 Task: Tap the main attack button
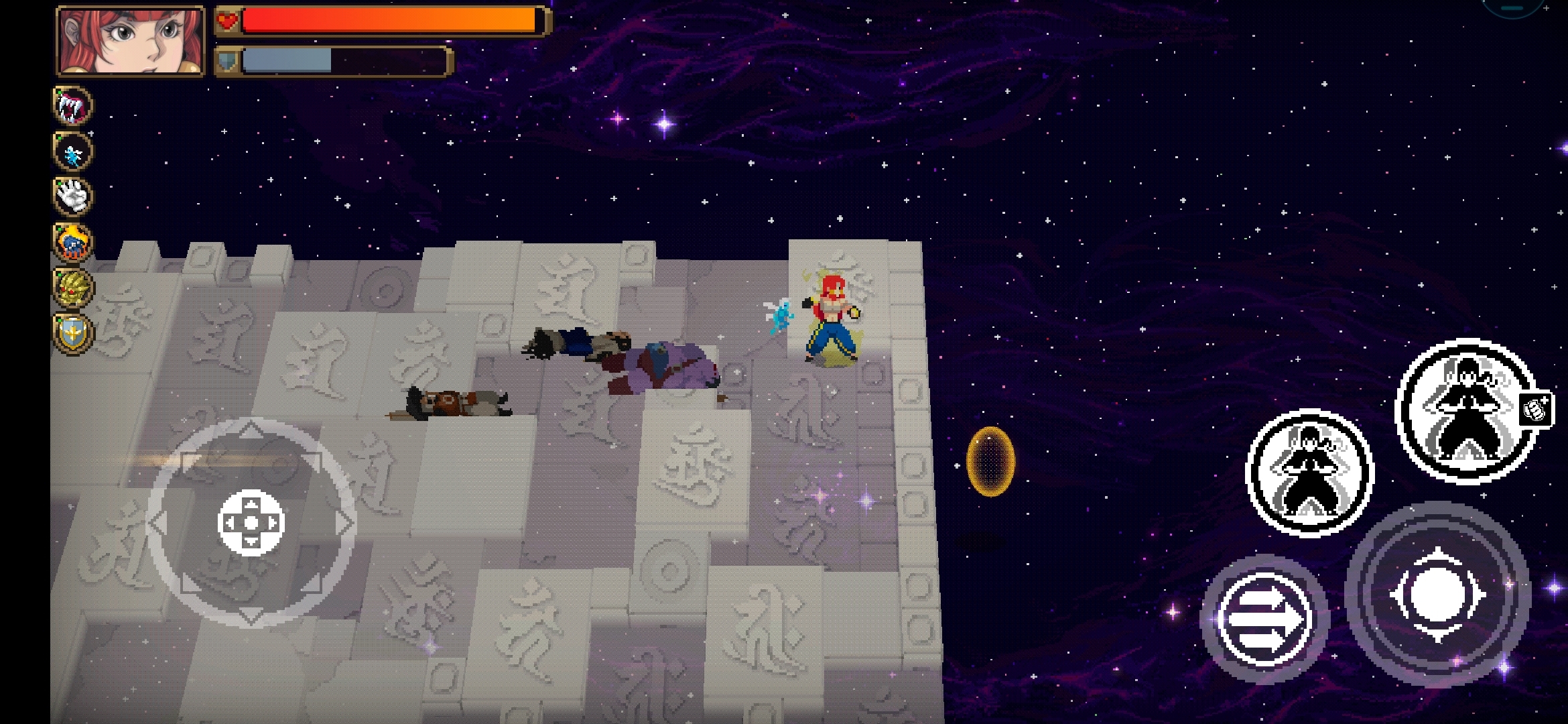pos(1437,595)
